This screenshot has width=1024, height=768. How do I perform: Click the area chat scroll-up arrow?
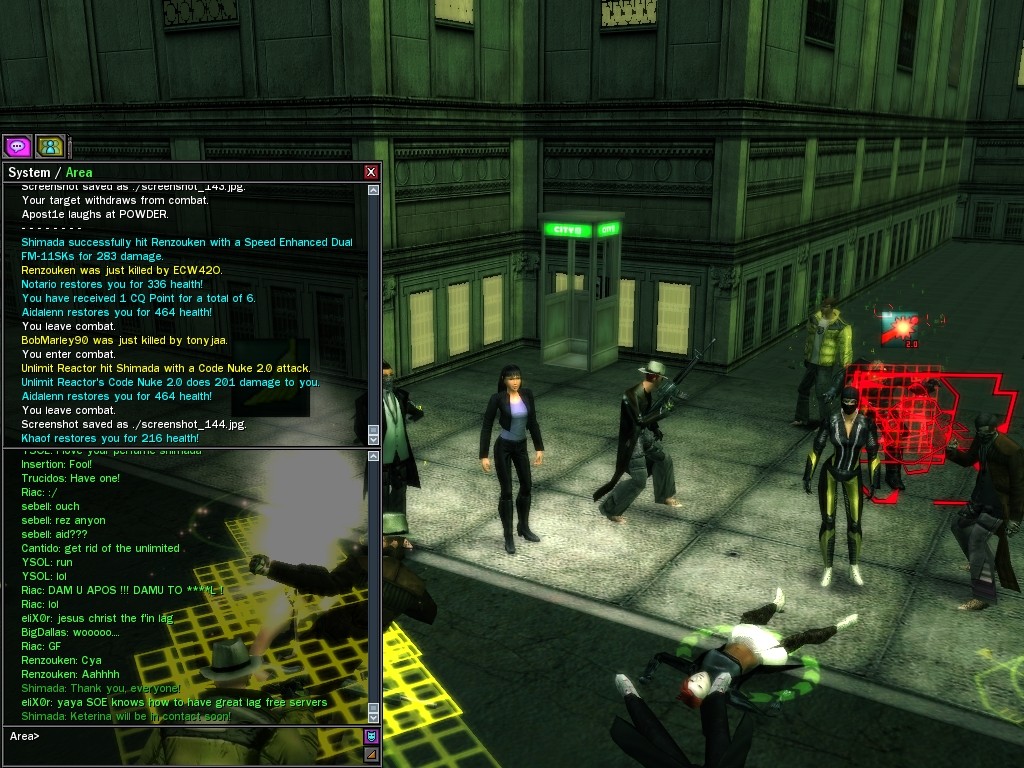[373, 457]
